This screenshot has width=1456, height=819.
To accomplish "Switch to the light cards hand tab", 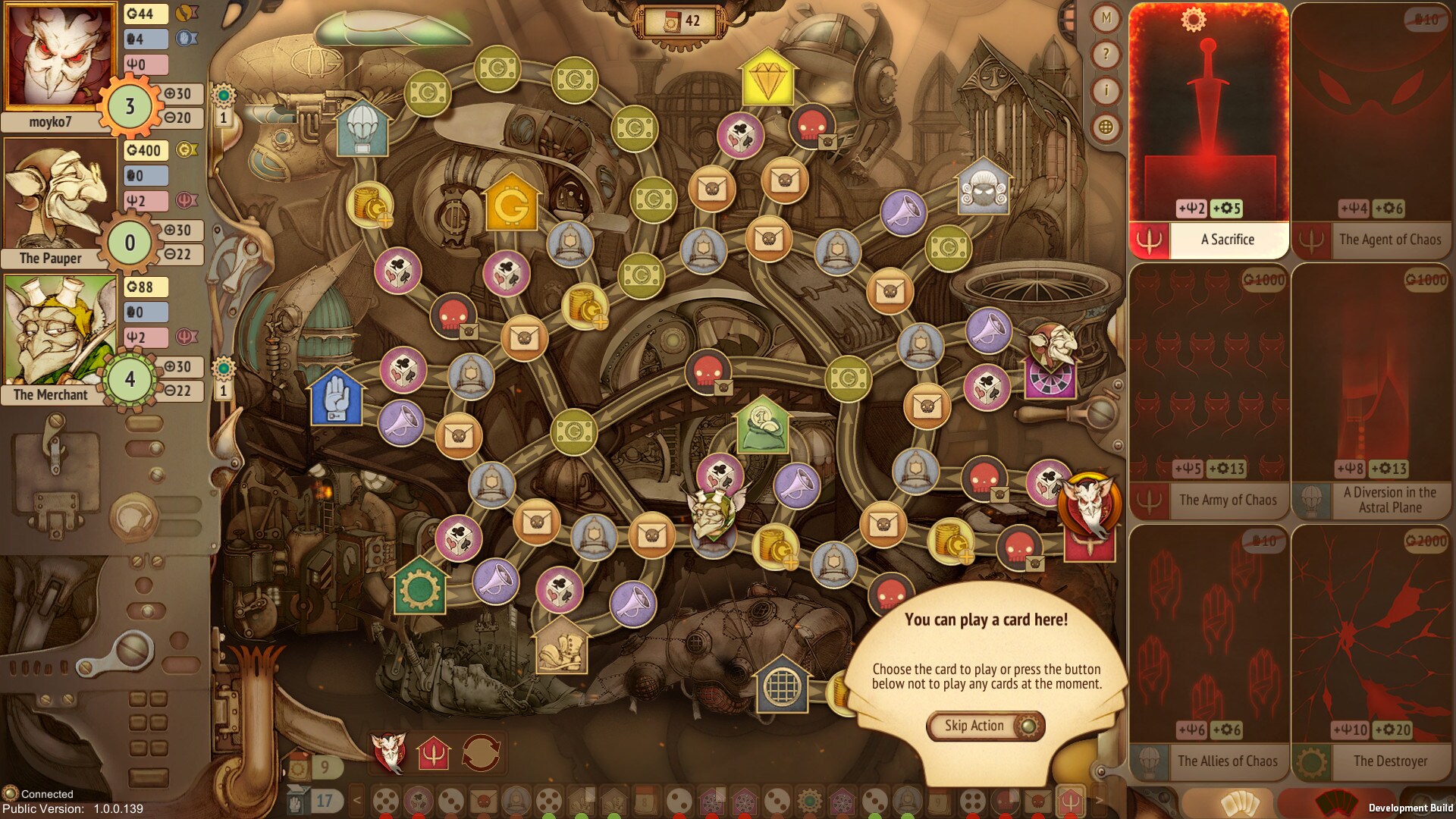I will (1238, 804).
